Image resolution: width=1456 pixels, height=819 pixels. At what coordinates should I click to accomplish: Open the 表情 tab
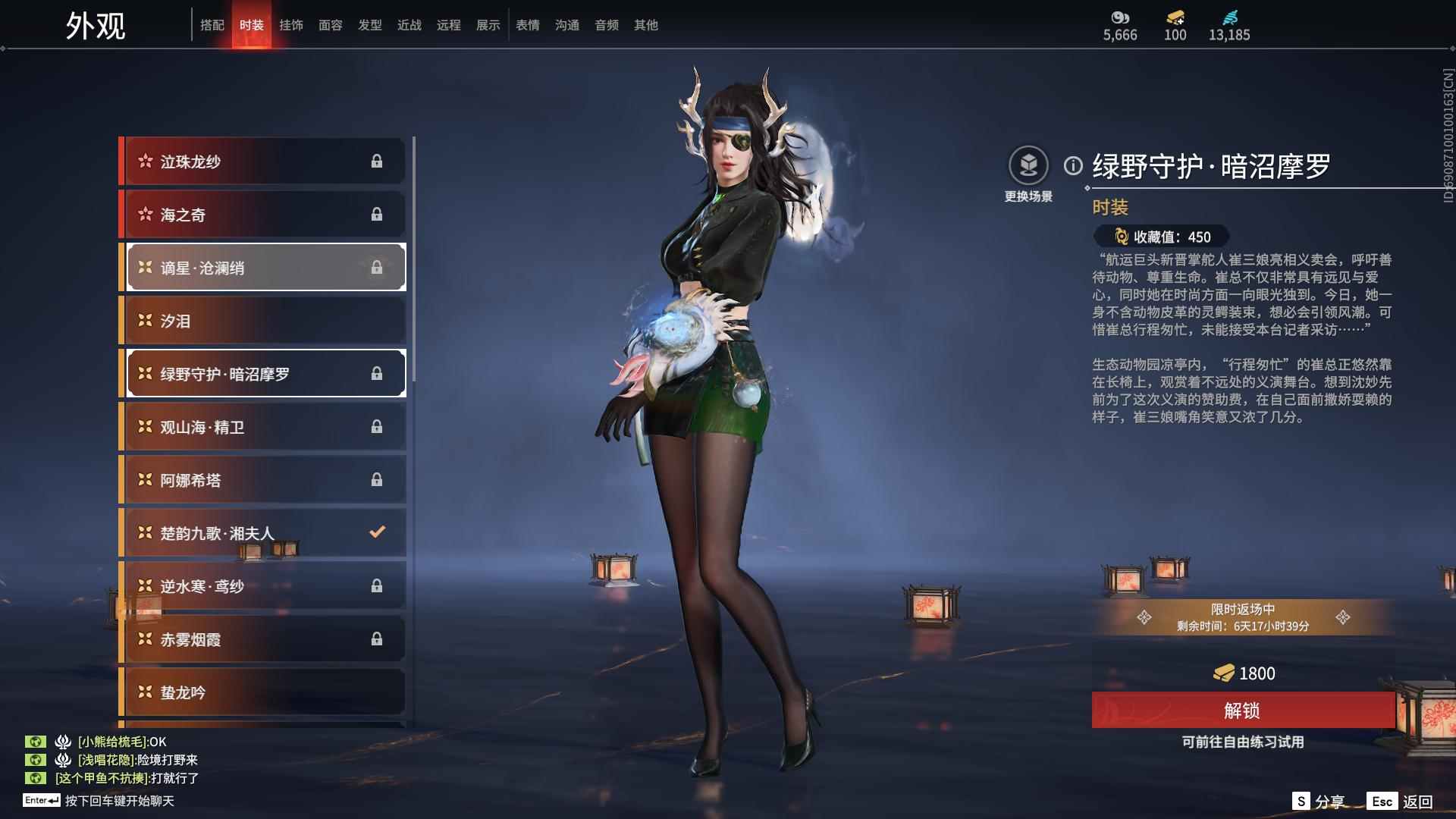[527, 25]
